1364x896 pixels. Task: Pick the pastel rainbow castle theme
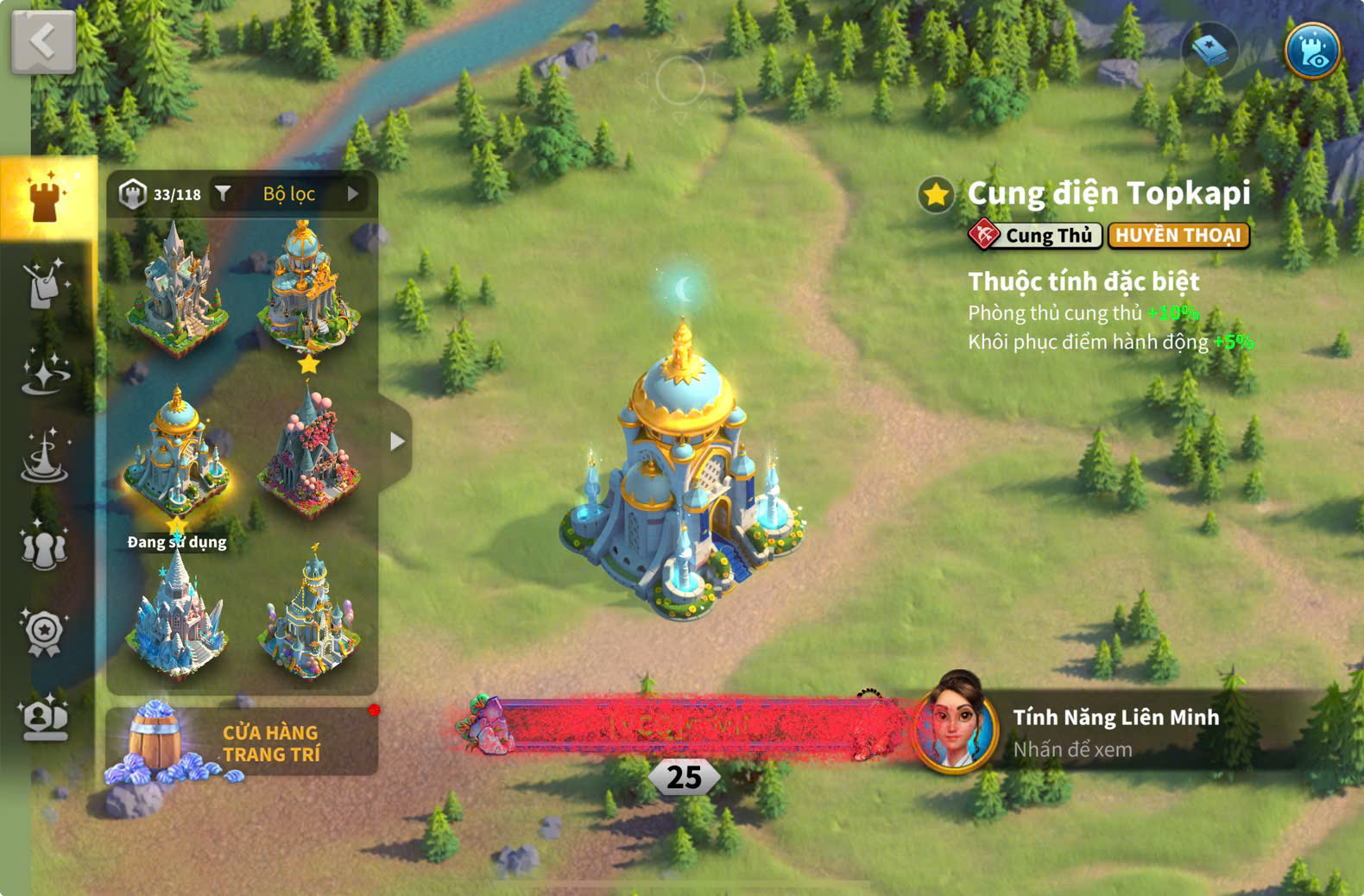coord(310,615)
